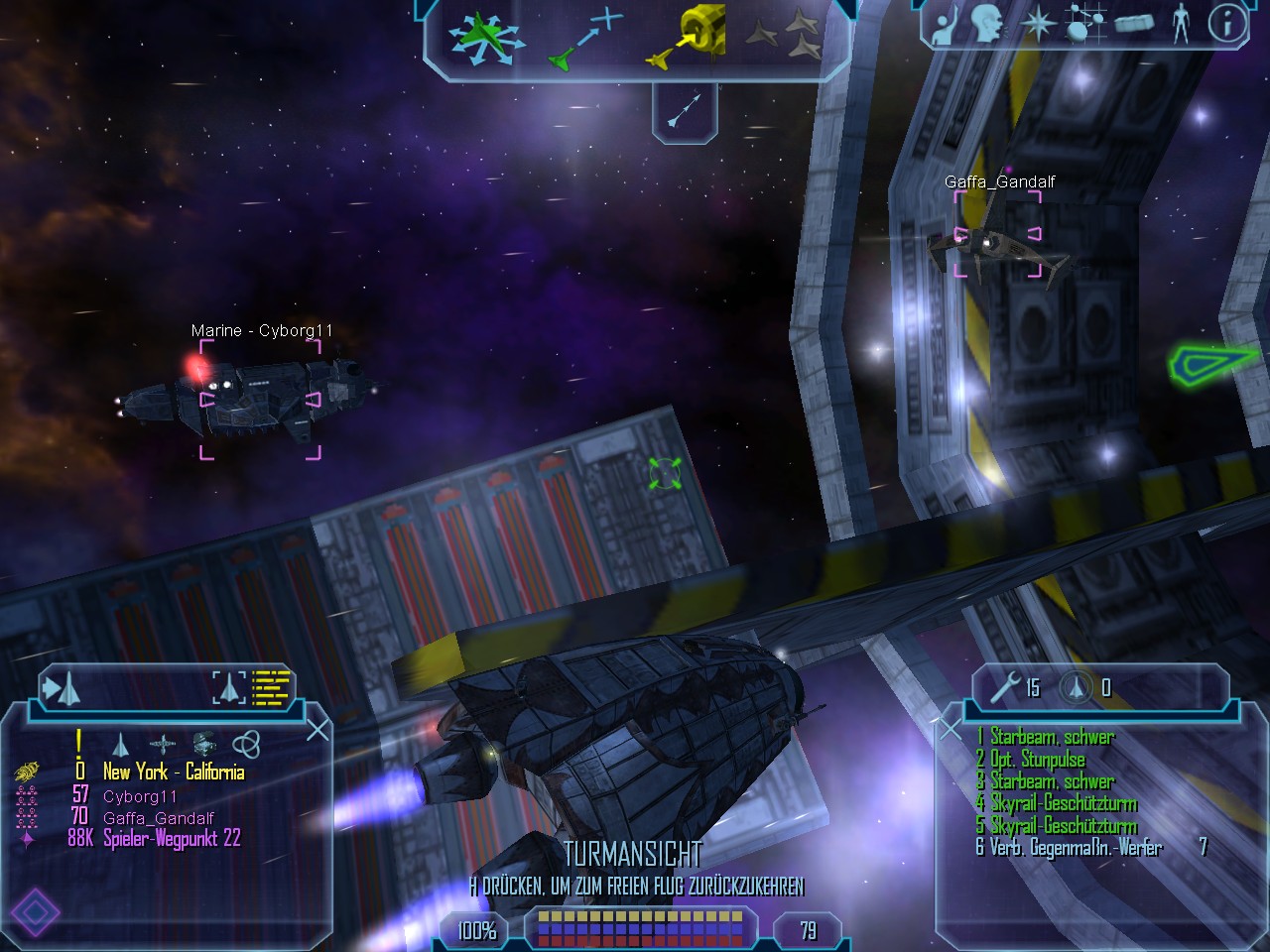
Task: Show the human figure status icon
Action: click(1180, 24)
